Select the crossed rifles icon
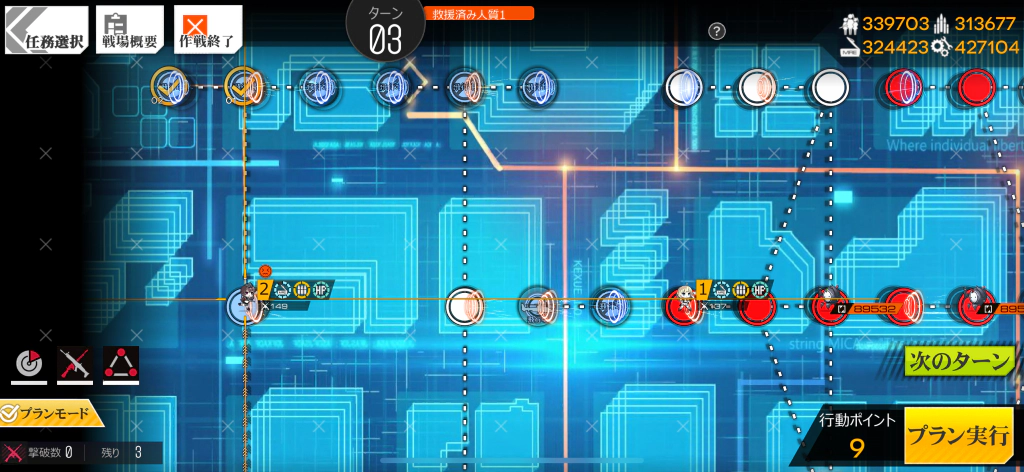 click(x=75, y=366)
